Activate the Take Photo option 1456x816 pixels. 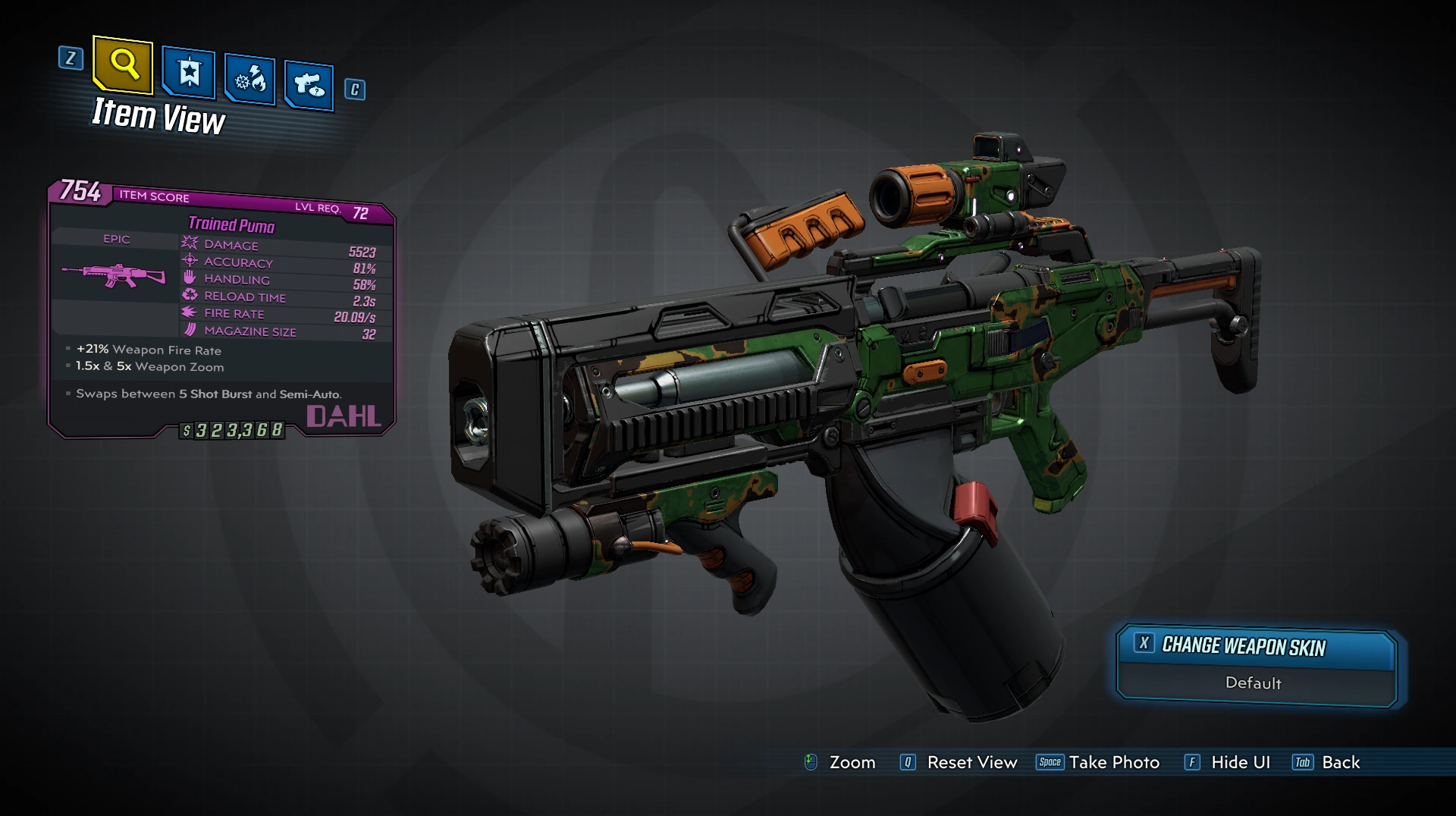point(1098,762)
